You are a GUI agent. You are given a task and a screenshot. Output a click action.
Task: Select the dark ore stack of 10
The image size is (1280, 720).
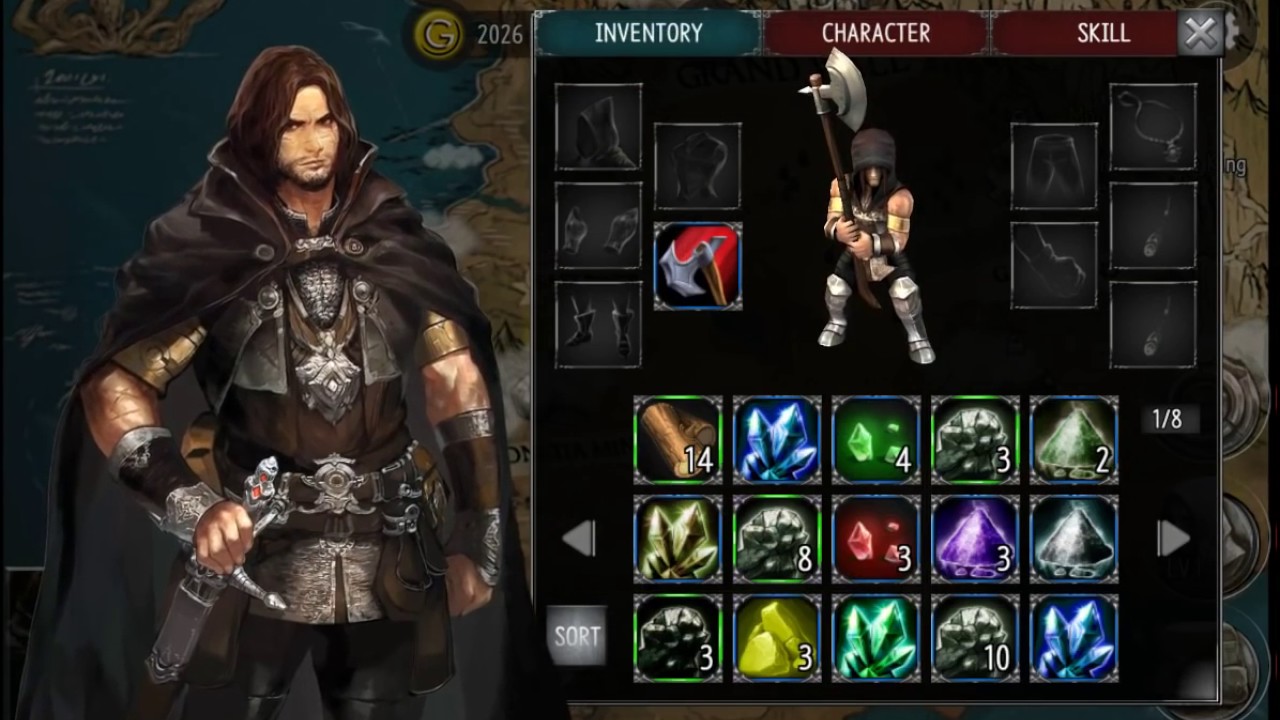click(975, 638)
